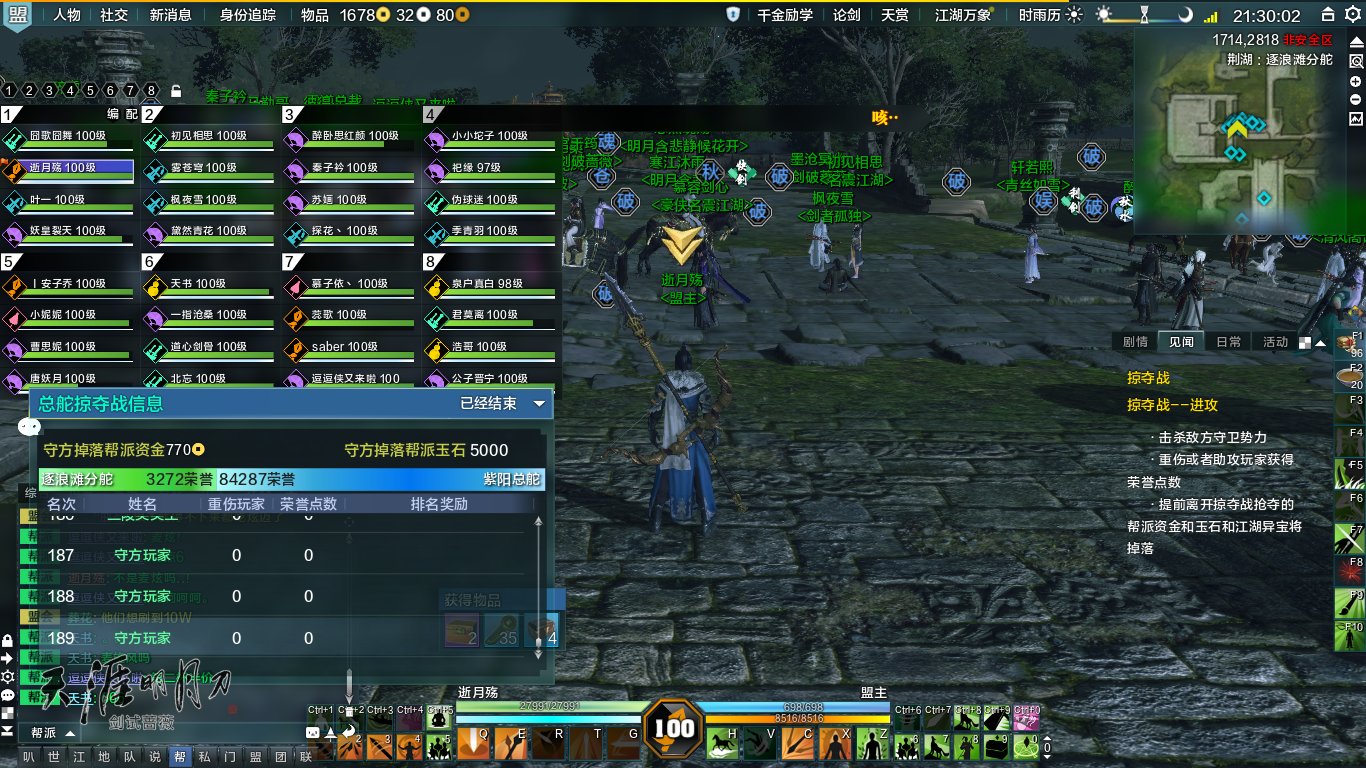The width and height of the screenshot is (1366, 768).
Task: Select raid member 逝月殇 in group 1
Action: coord(68,168)
